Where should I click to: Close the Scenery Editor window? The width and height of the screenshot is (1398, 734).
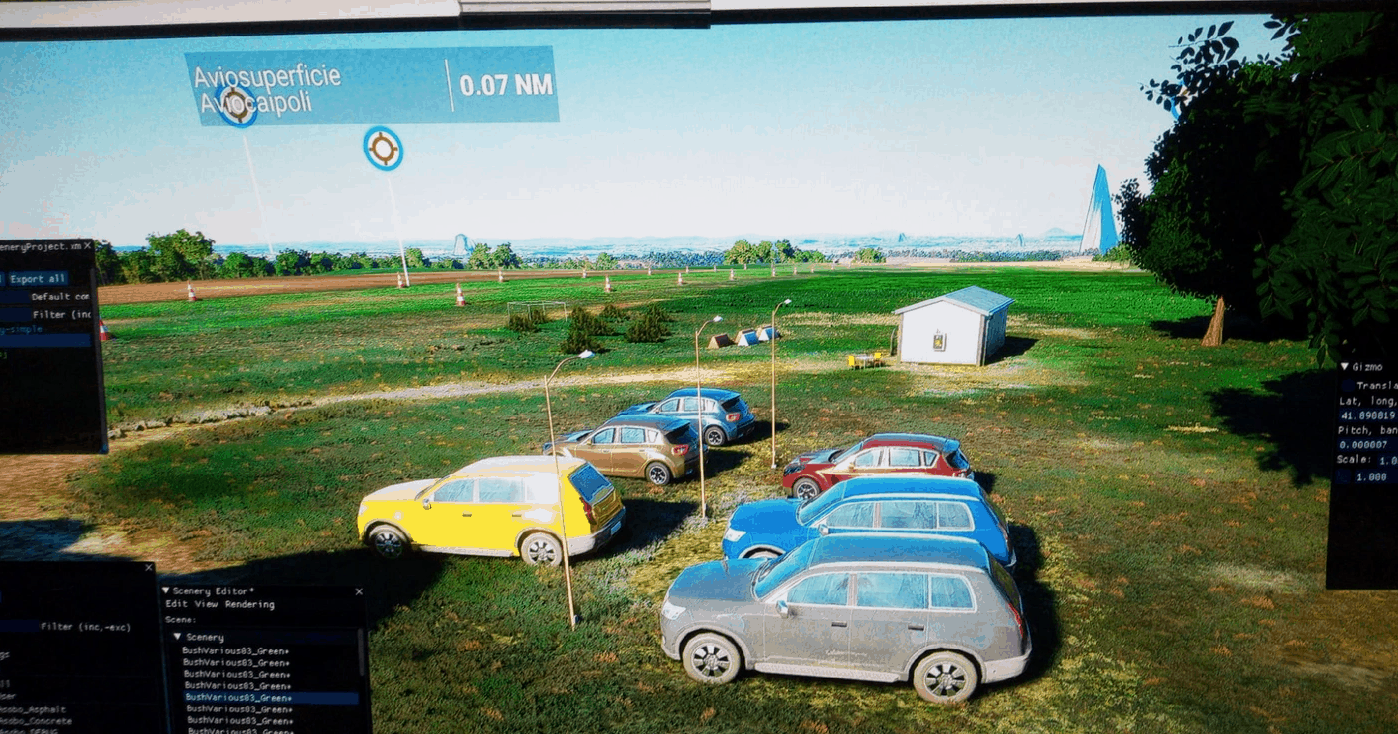pyautogui.click(x=359, y=592)
